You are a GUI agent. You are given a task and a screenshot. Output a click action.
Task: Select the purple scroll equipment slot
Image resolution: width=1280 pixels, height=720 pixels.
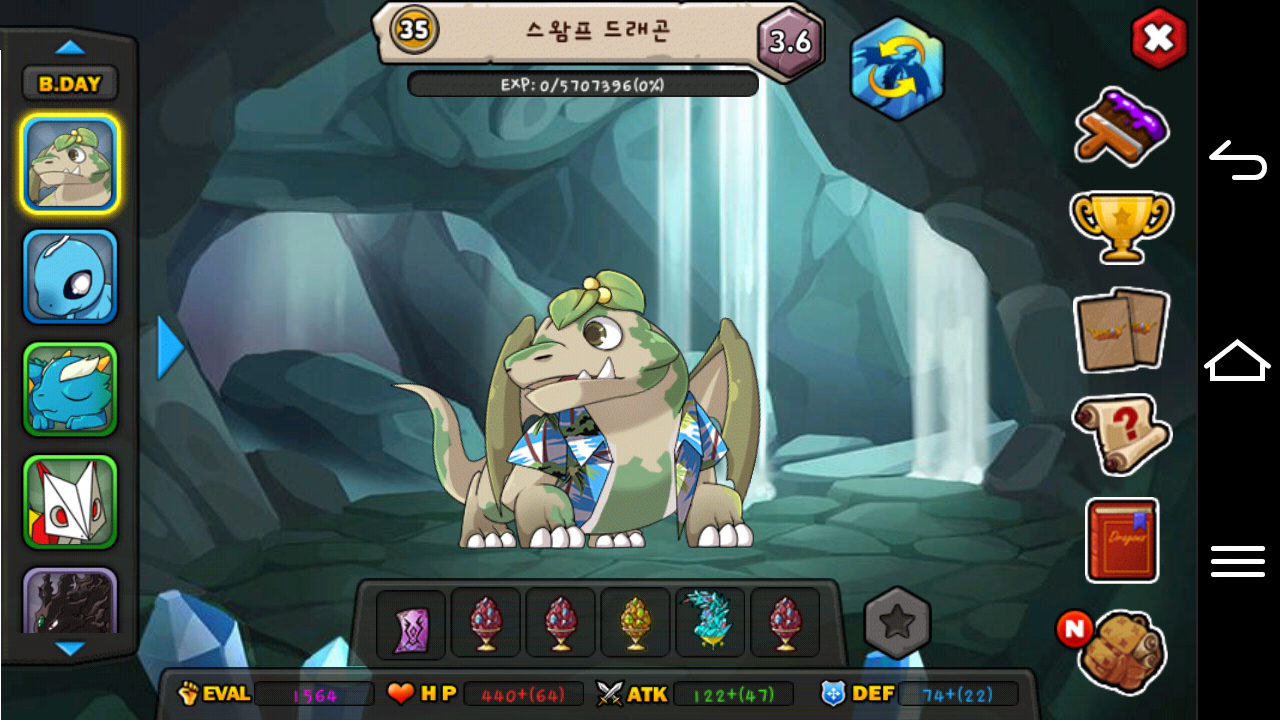point(411,624)
